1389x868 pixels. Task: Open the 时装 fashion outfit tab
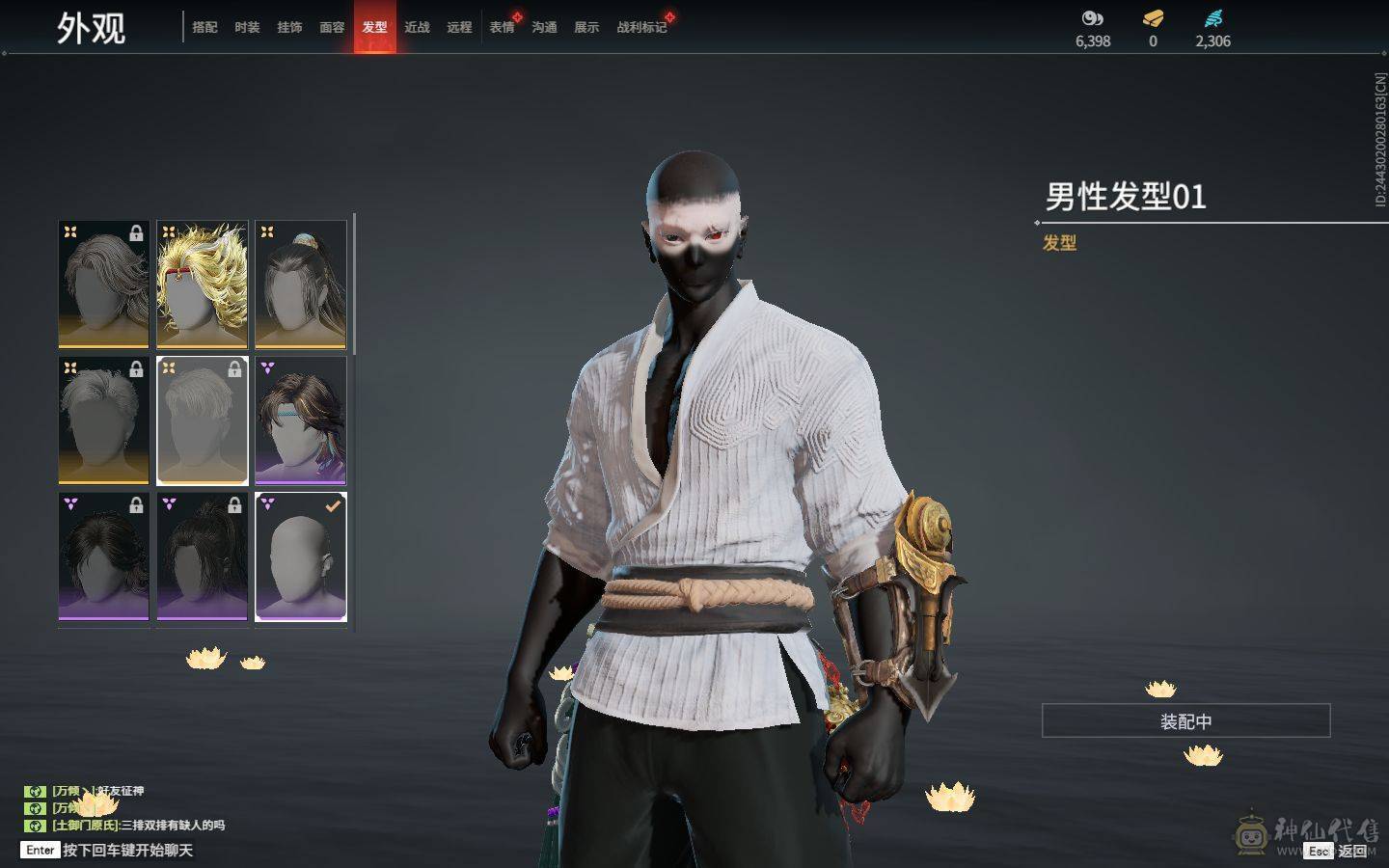pyautogui.click(x=248, y=28)
